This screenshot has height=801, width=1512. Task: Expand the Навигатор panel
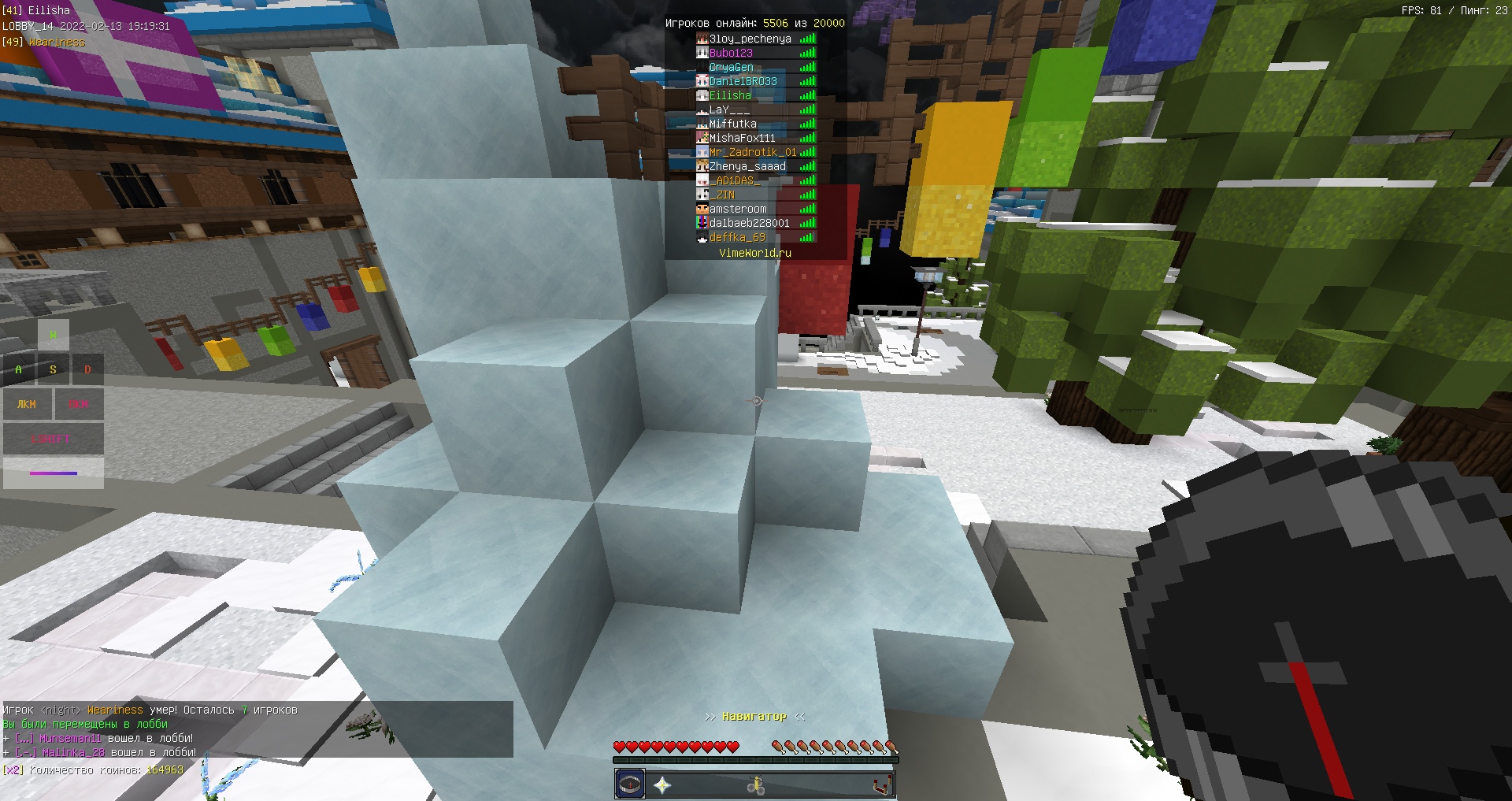[754, 717]
